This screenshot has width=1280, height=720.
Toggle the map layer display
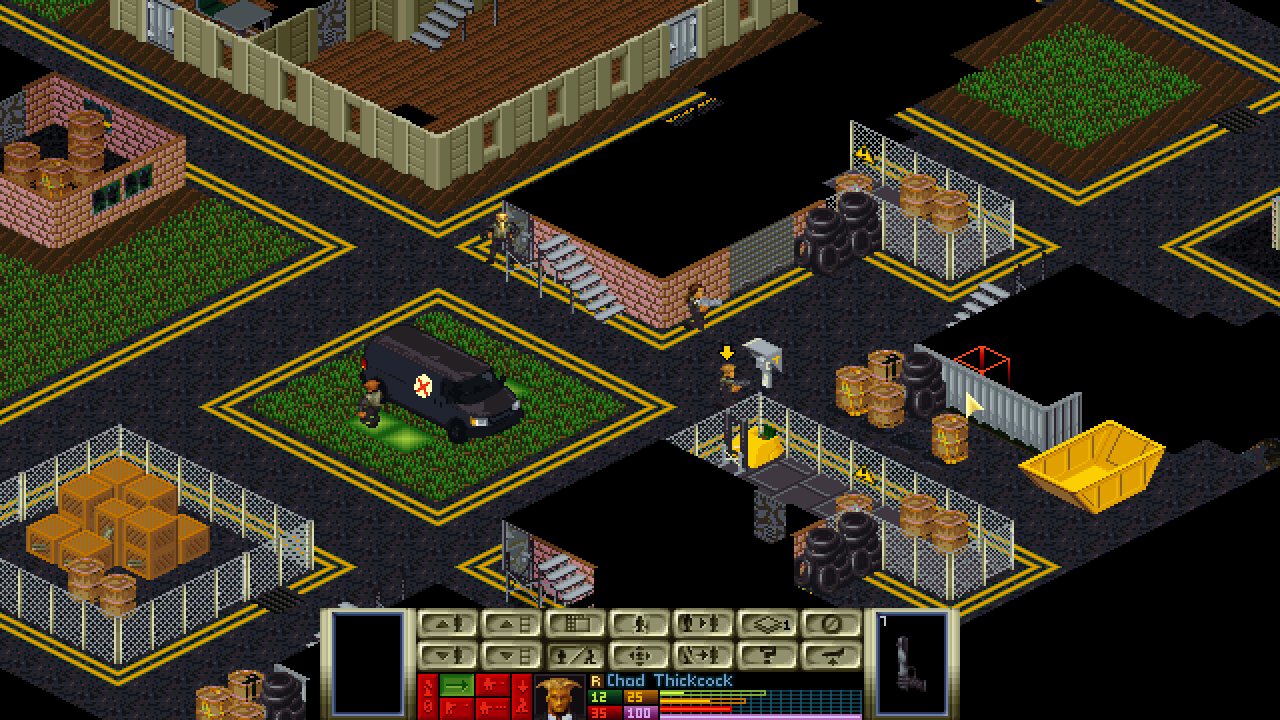pyautogui.click(x=767, y=624)
